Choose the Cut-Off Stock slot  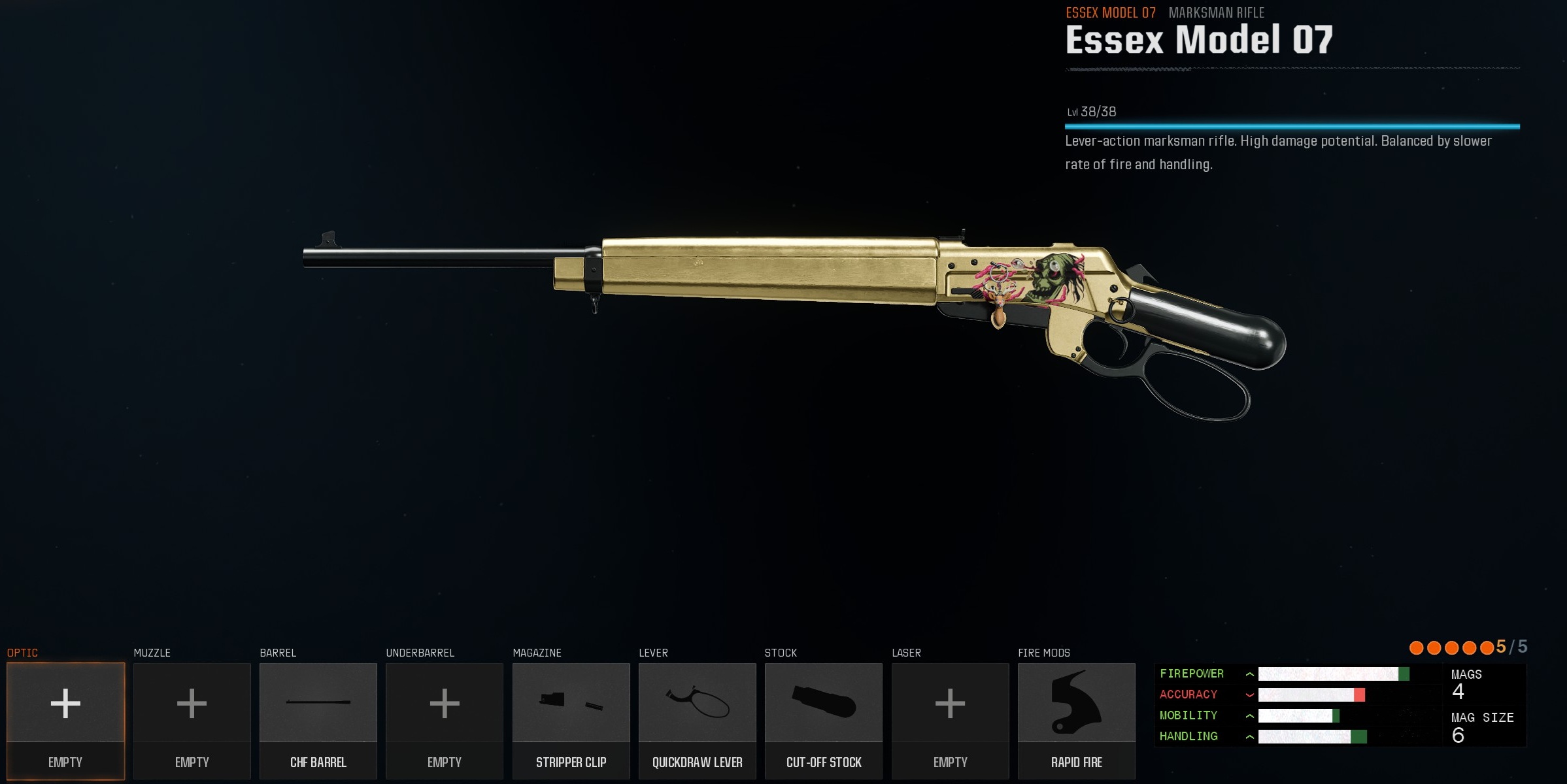point(824,719)
